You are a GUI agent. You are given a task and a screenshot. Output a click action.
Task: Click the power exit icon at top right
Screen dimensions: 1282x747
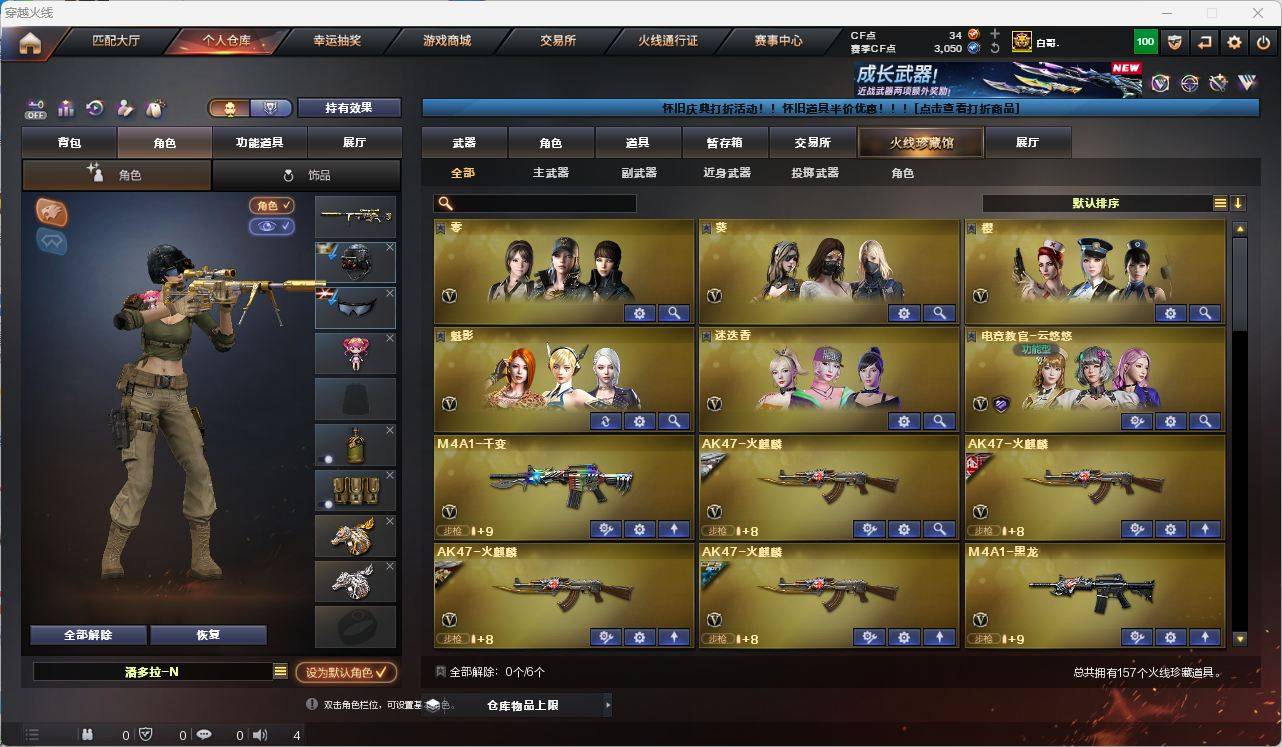click(x=1262, y=42)
